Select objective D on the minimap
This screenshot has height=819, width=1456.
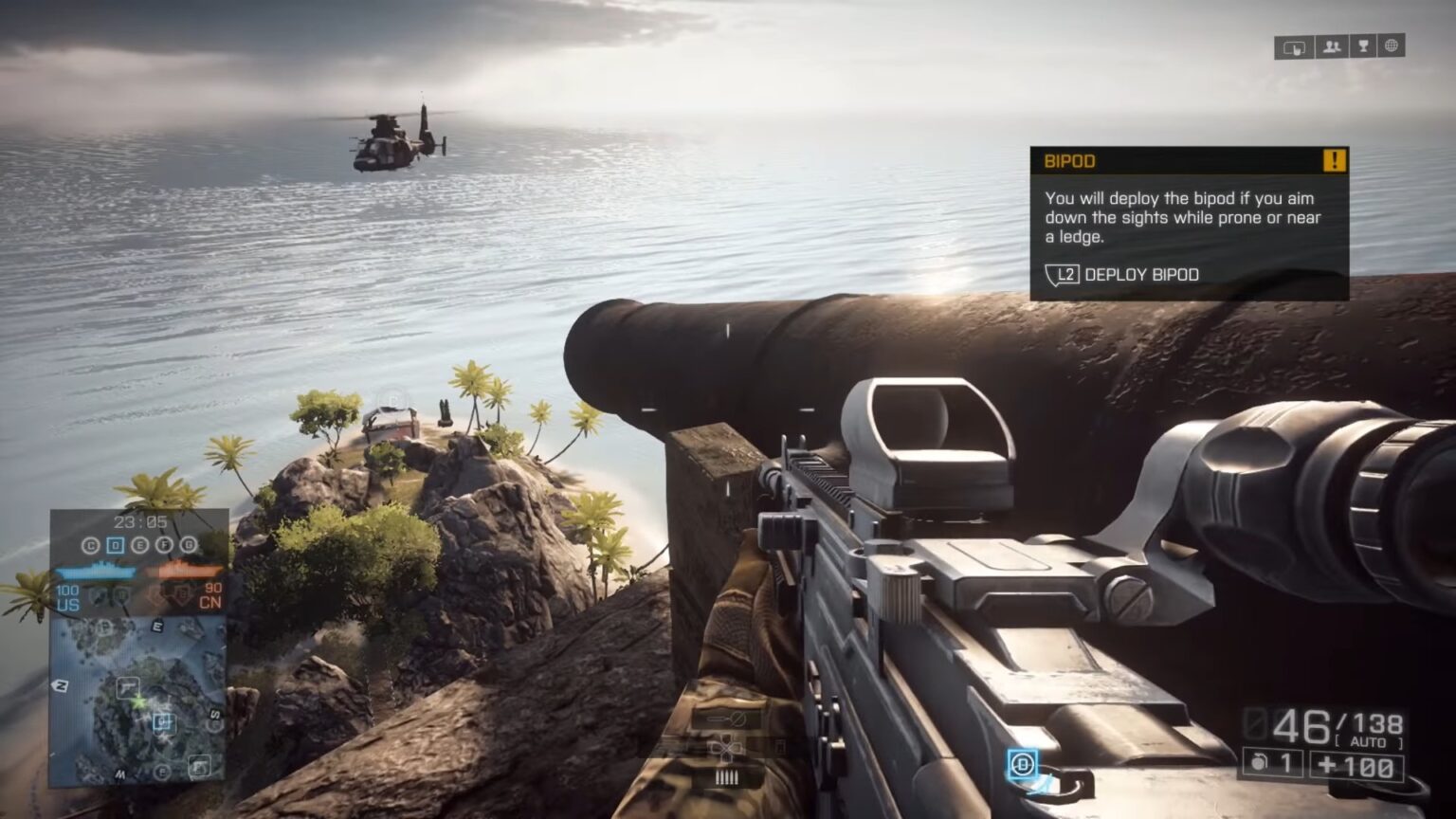pos(114,546)
